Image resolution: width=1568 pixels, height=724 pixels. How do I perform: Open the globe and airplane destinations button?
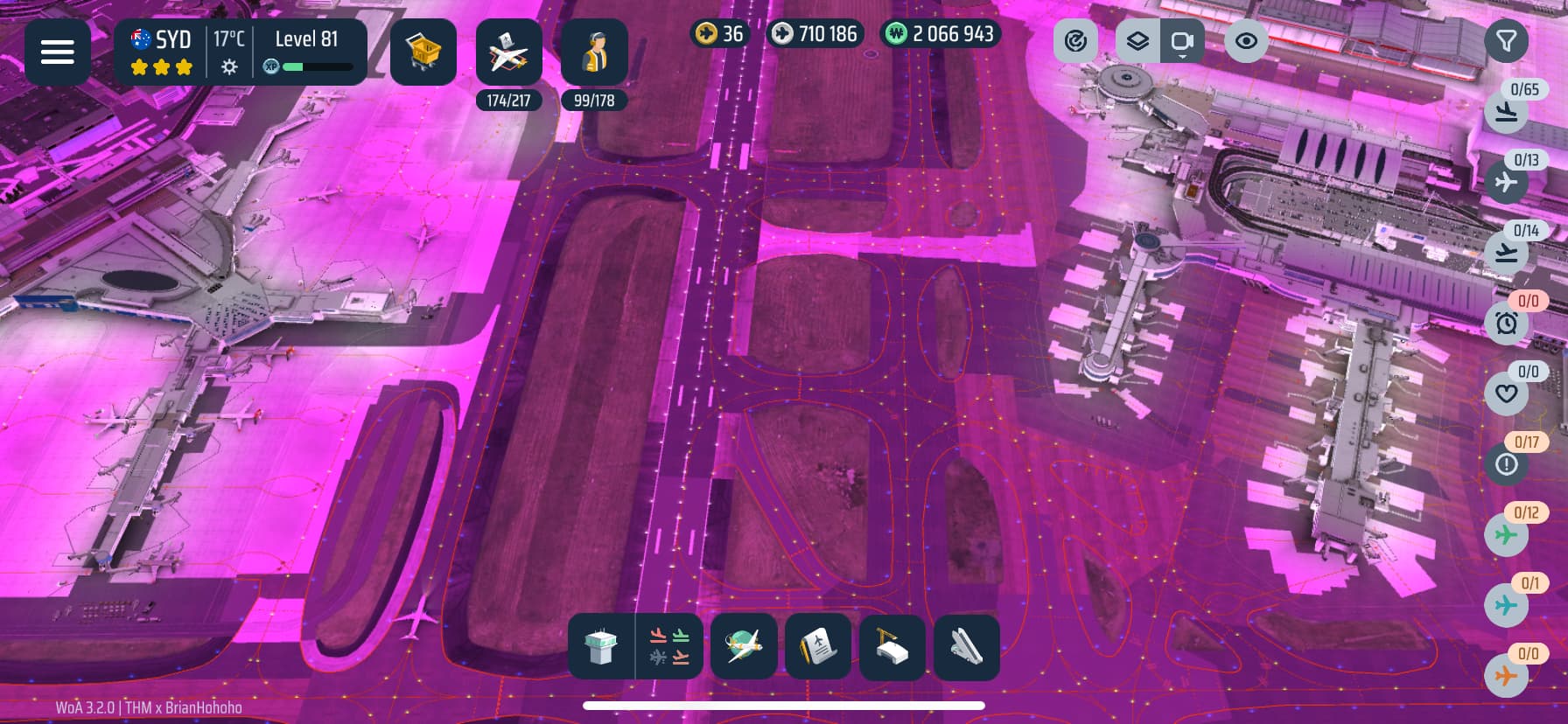coord(744,647)
